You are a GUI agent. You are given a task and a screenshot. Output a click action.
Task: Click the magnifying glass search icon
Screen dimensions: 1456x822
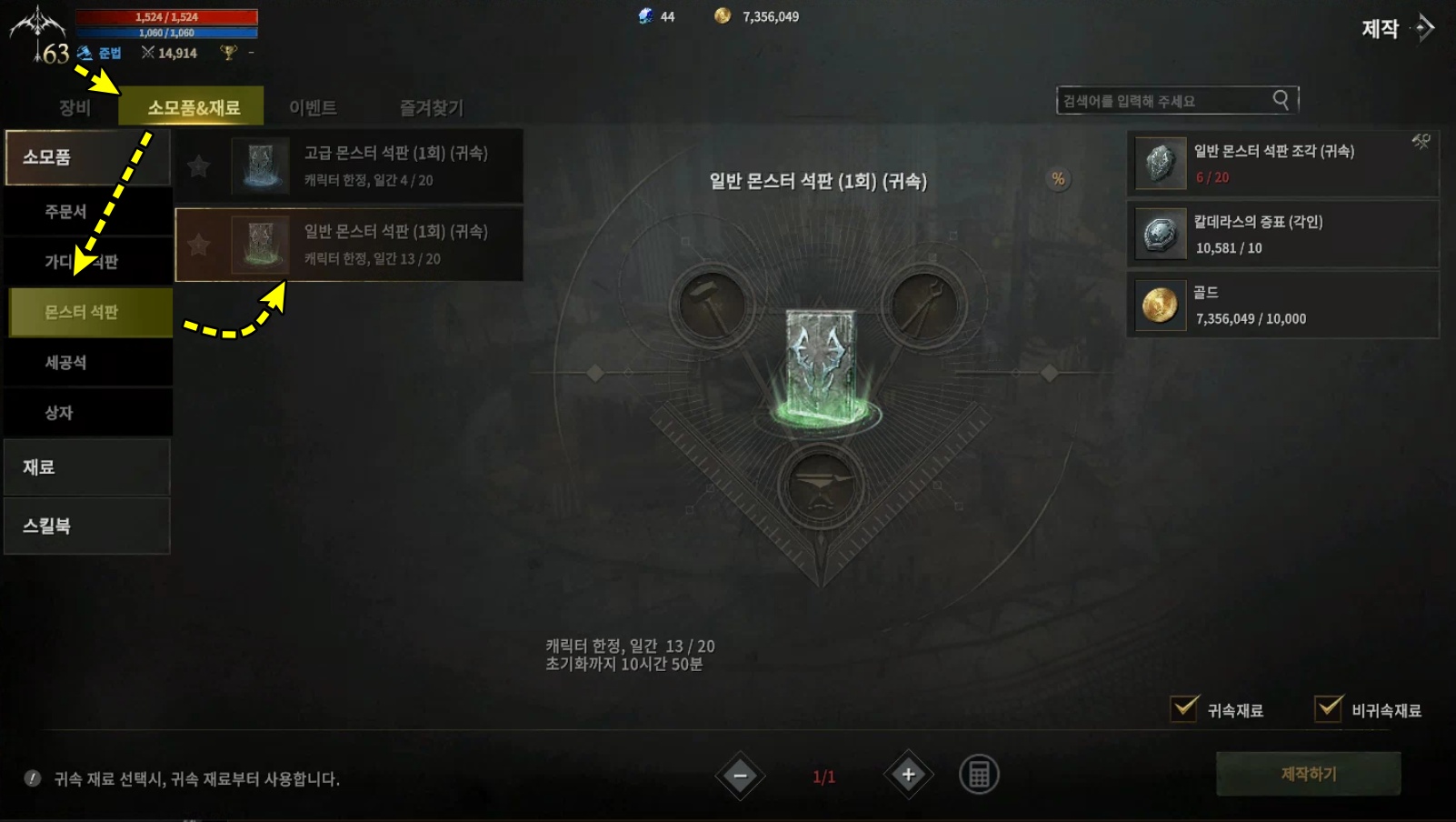[x=1281, y=100]
